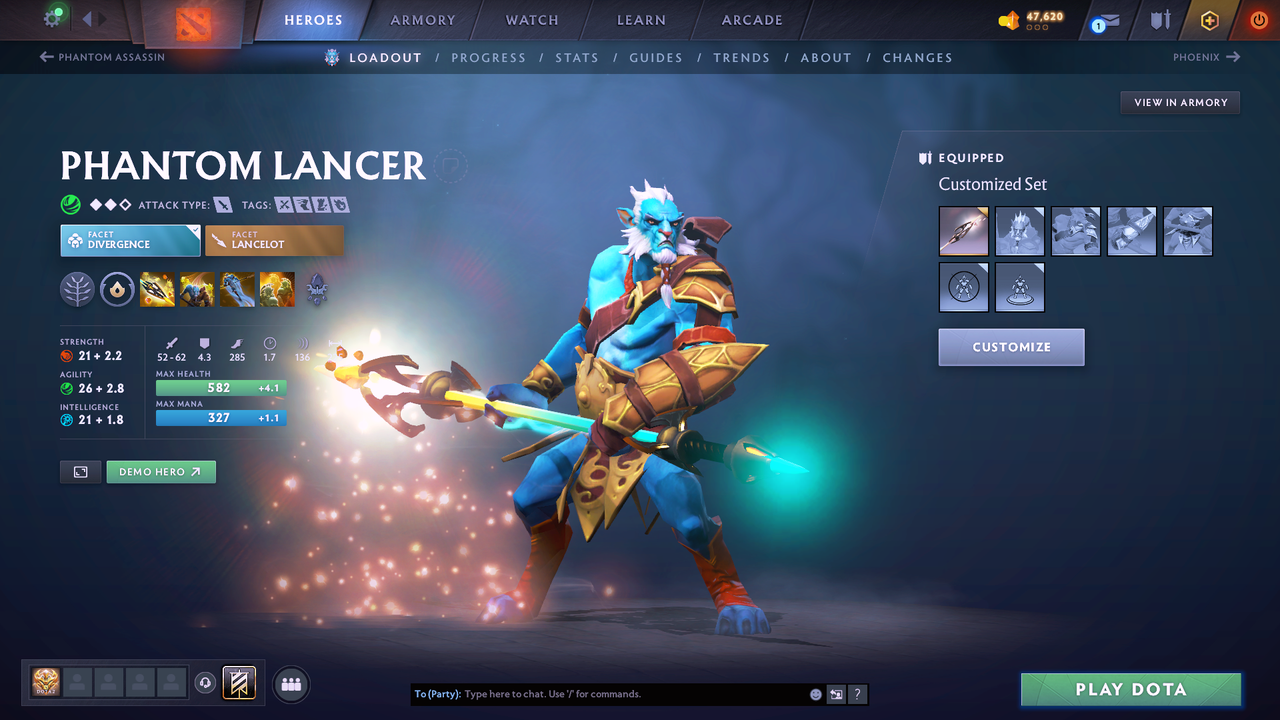Open the Juxtapose ultimate ability icon
Screen dimensions: 1280x720
pos(277,290)
